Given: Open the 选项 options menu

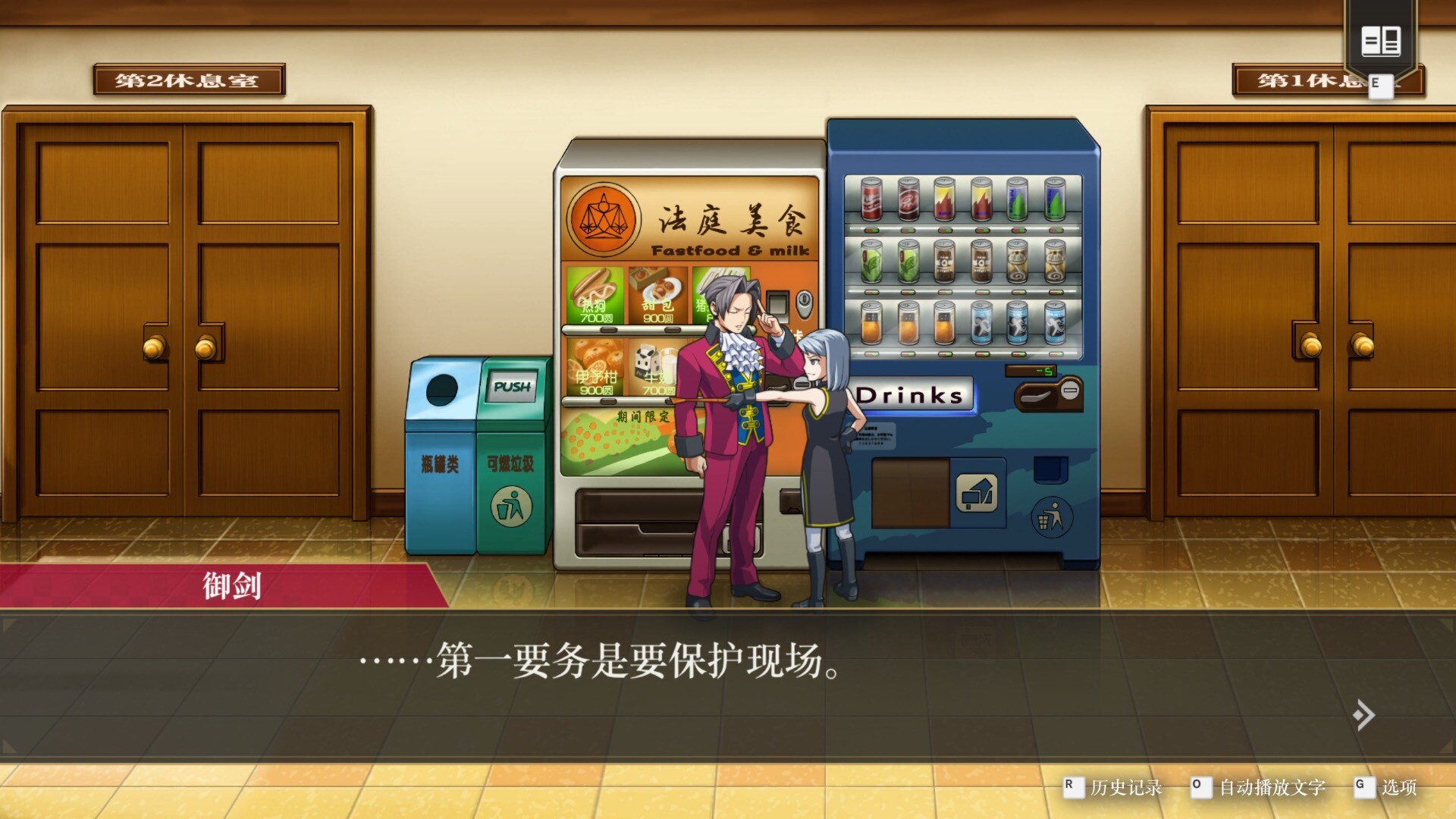Looking at the screenshot, I should coord(1398,787).
